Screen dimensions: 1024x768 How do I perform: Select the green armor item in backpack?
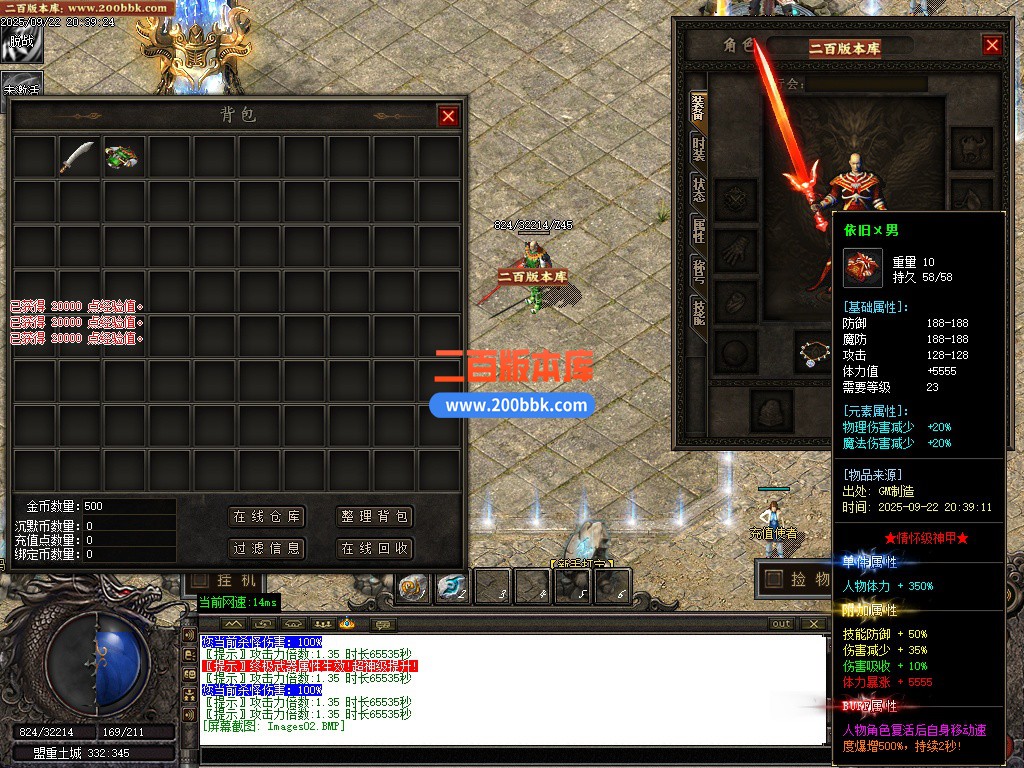[x=122, y=157]
